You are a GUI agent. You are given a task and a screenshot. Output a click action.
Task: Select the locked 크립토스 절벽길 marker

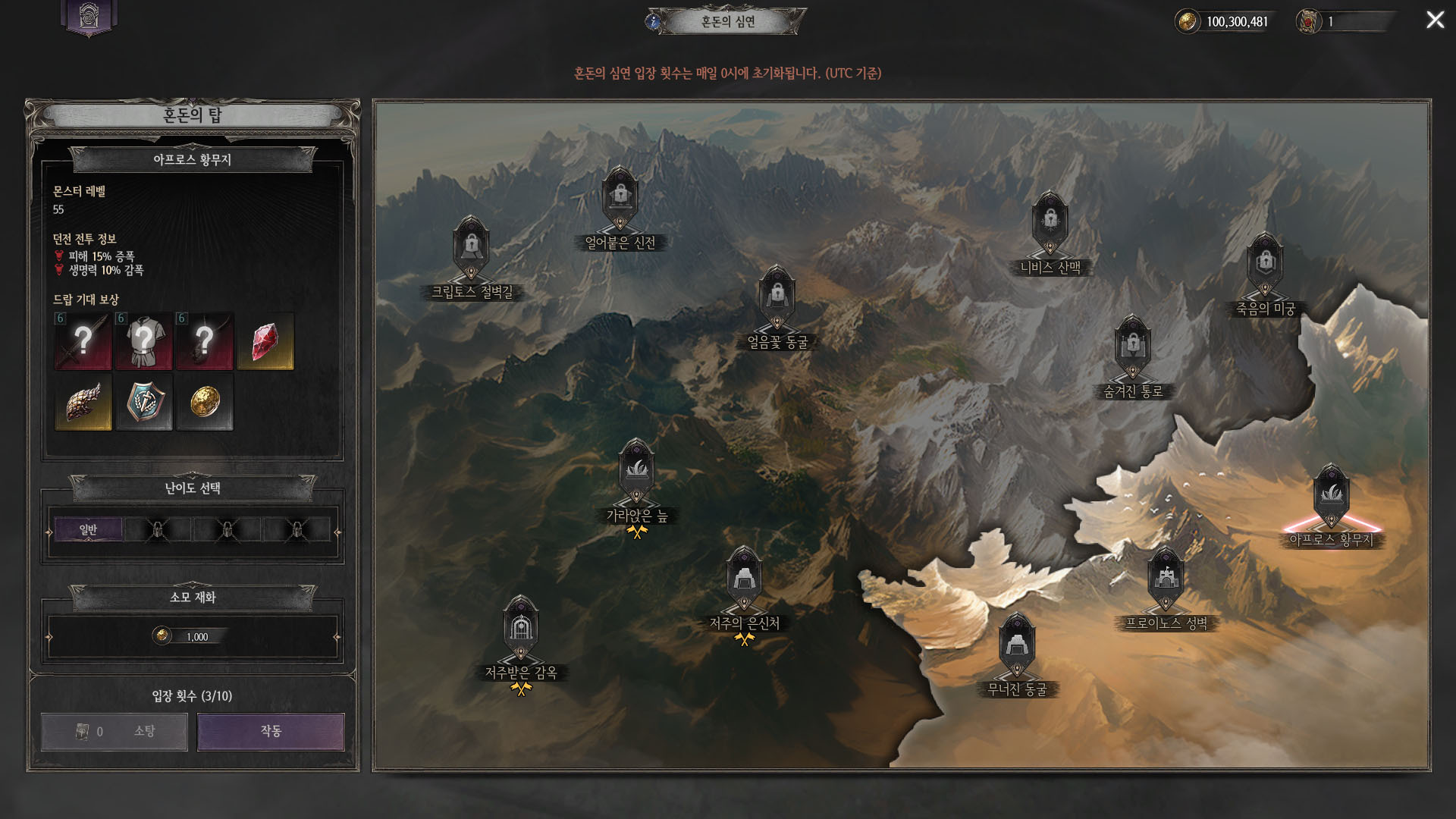(x=471, y=248)
